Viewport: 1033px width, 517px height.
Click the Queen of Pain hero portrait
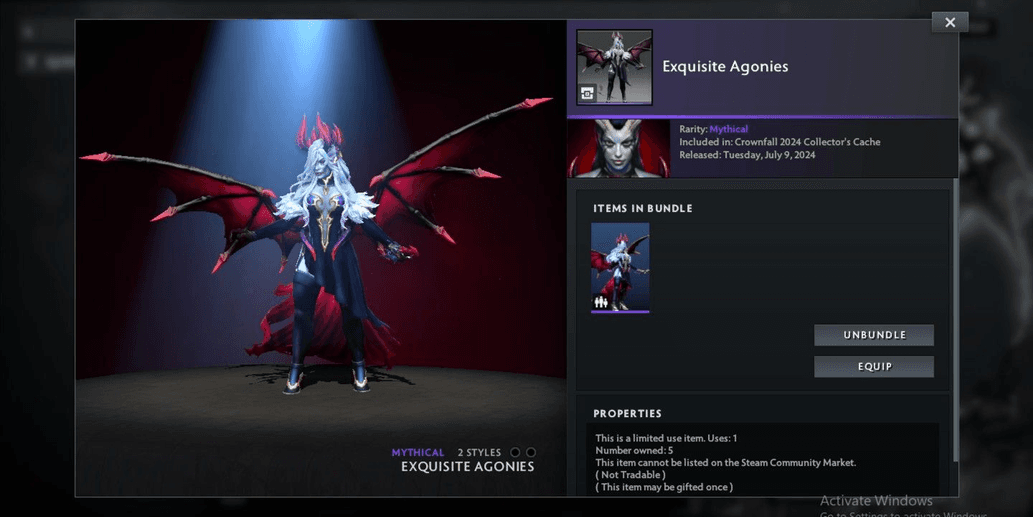point(619,148)
